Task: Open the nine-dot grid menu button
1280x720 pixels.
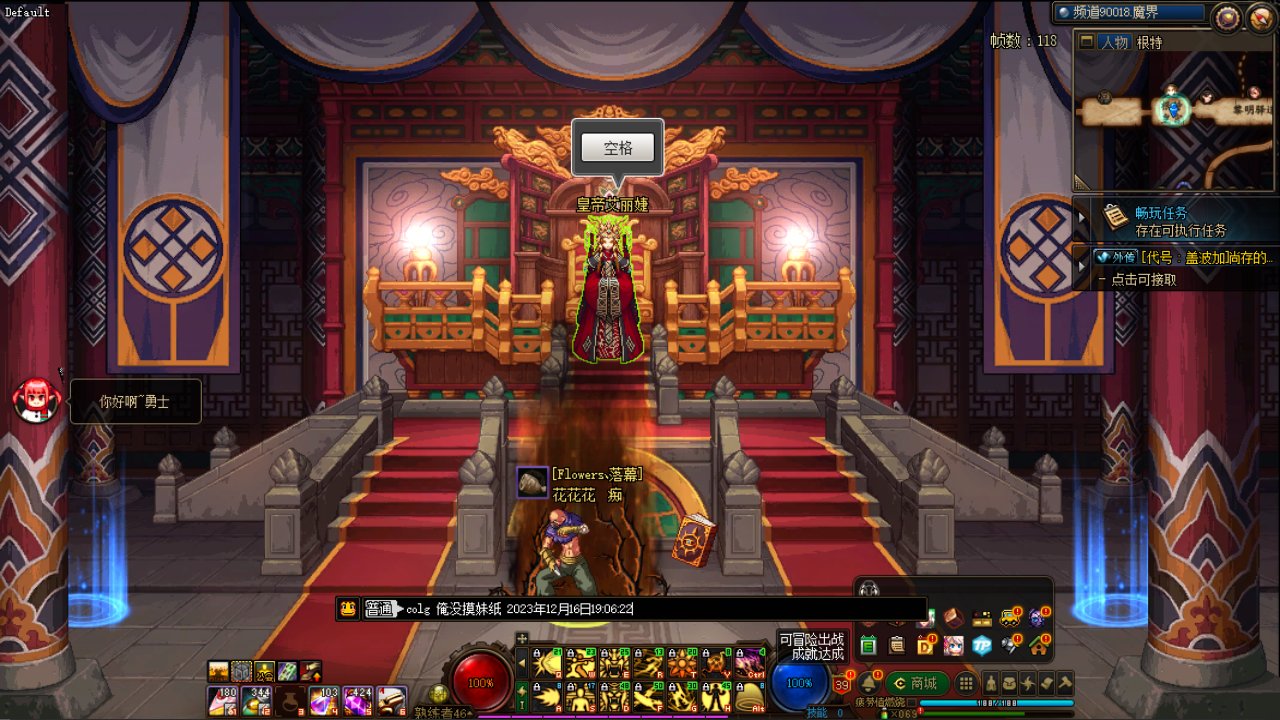Action: tap(966, 684)
